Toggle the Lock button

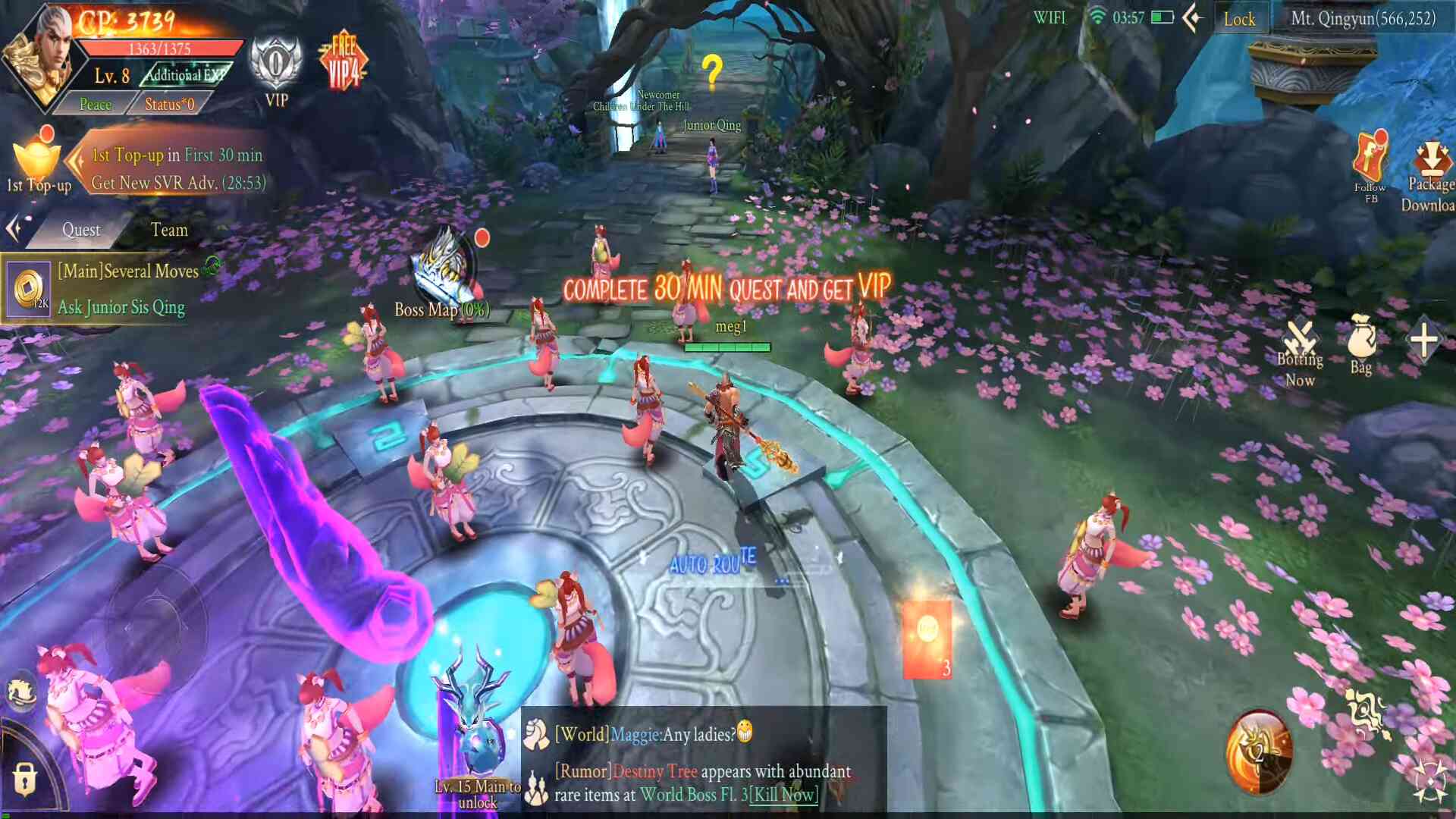point(1238,19)
